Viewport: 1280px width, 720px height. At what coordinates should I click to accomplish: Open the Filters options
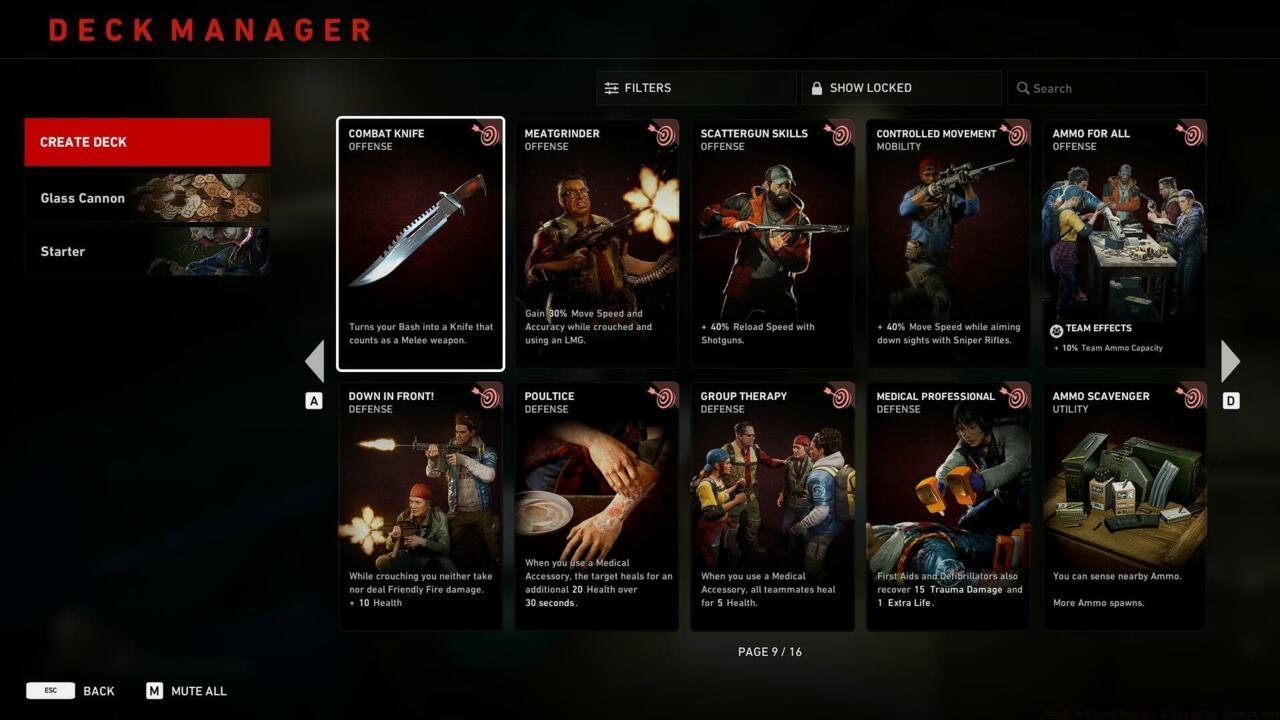pos(696,88)
